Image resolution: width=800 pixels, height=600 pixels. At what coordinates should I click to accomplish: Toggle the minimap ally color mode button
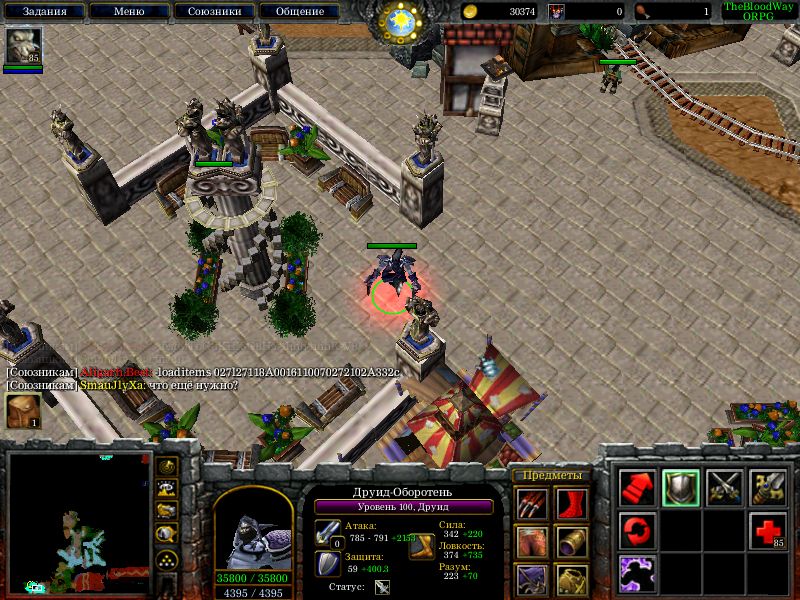coord(168,510)
